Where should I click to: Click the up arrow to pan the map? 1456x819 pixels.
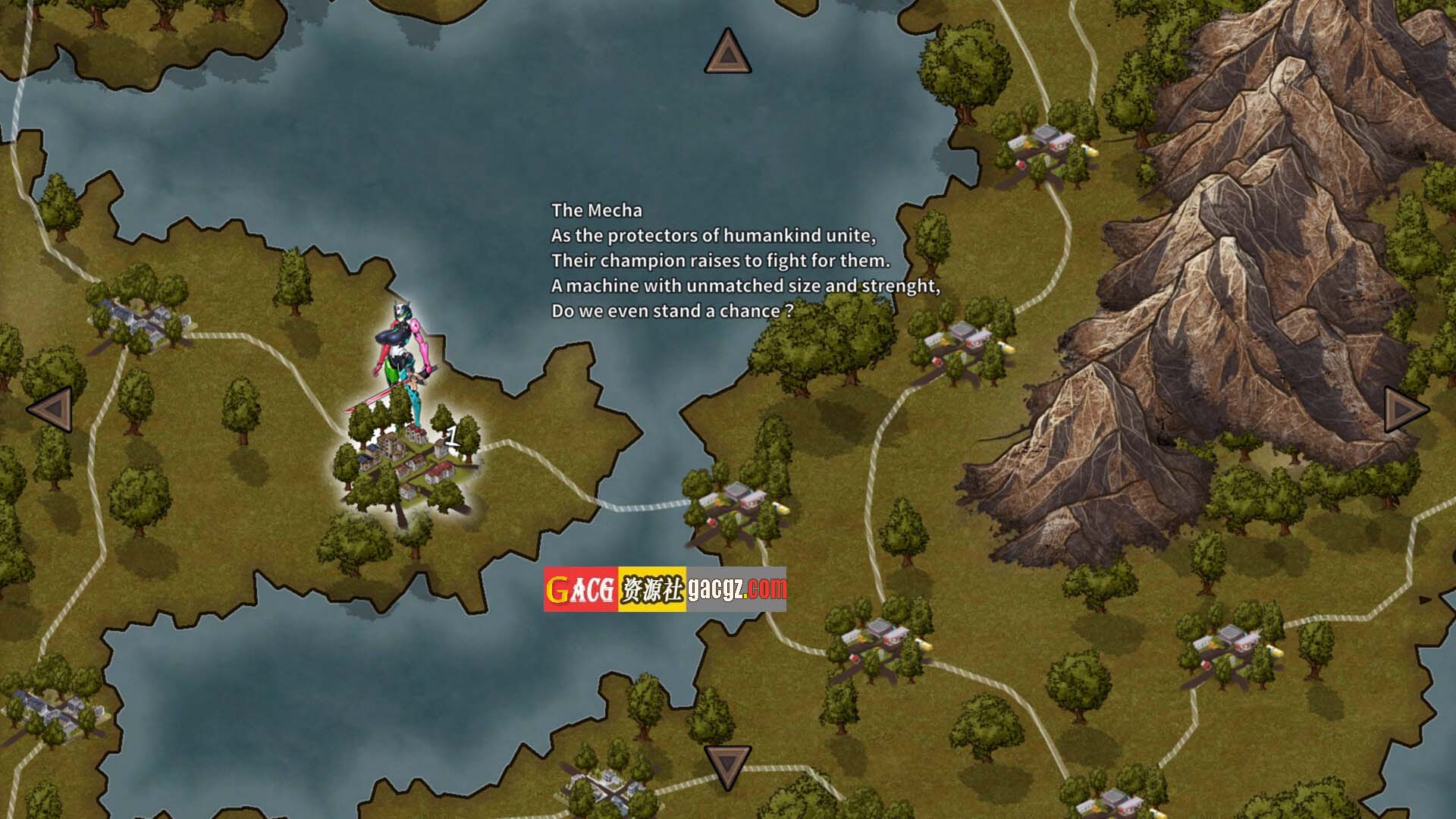tap(727, 53)
